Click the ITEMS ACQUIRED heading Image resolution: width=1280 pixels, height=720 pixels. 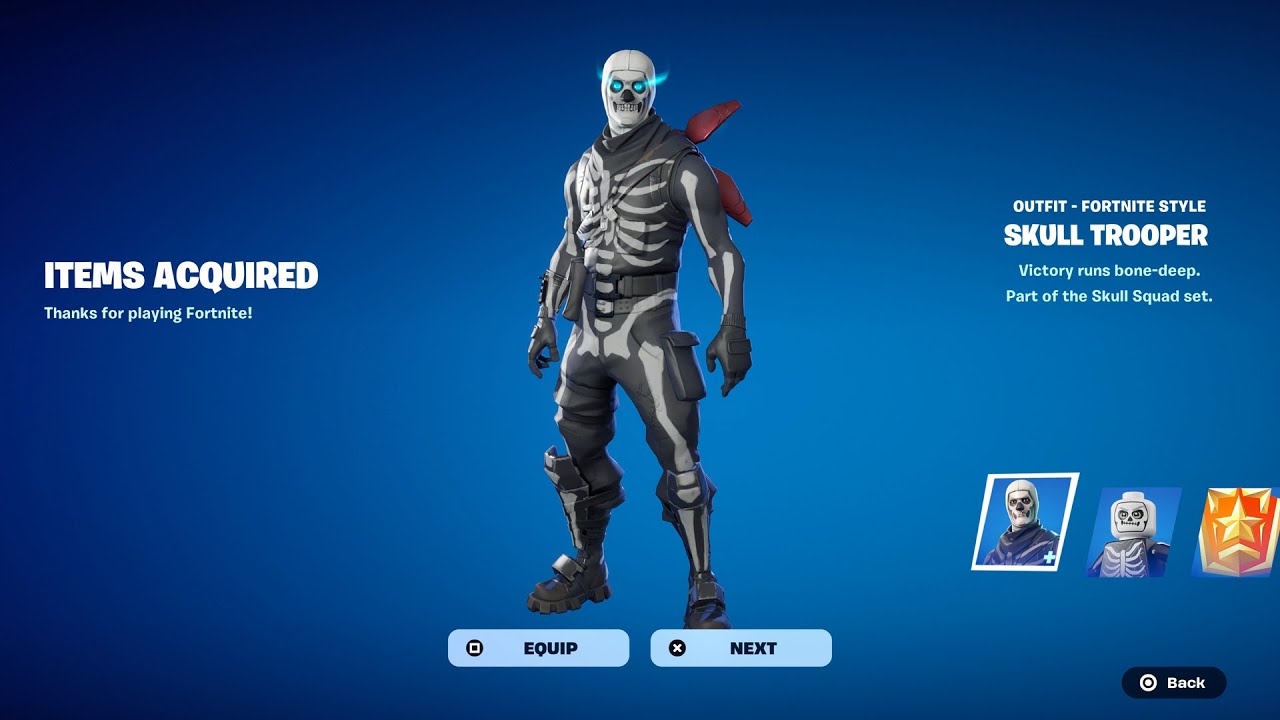pos(181,275)
